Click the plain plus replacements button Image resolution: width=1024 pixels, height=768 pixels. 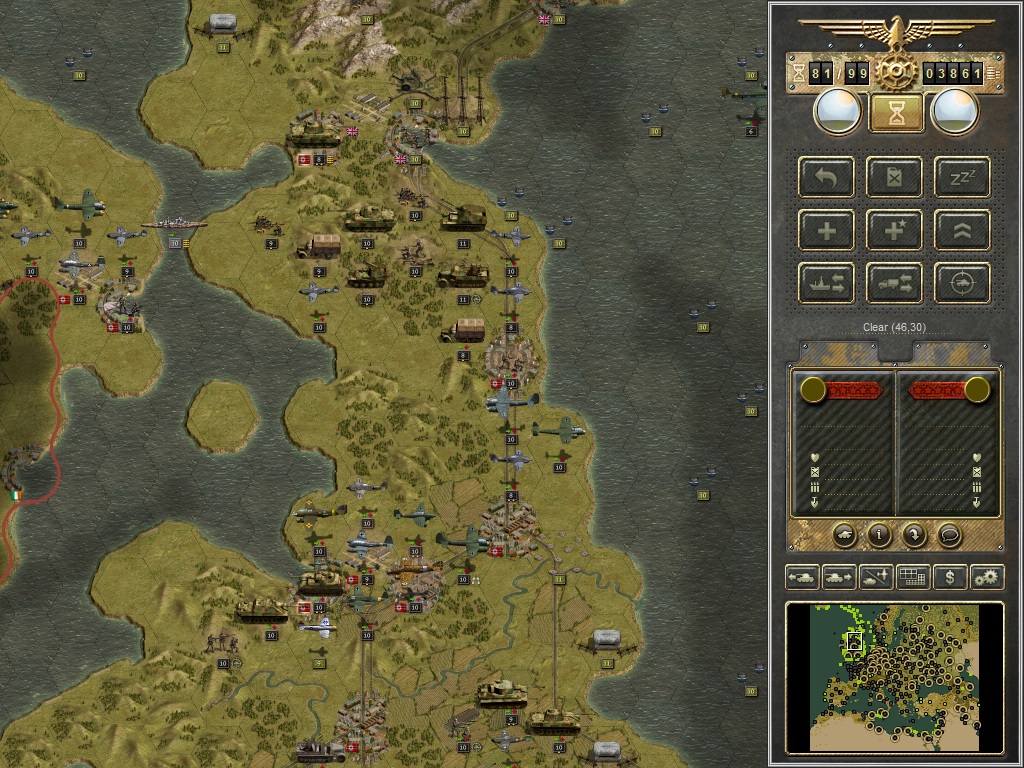(x=827, y=231)
